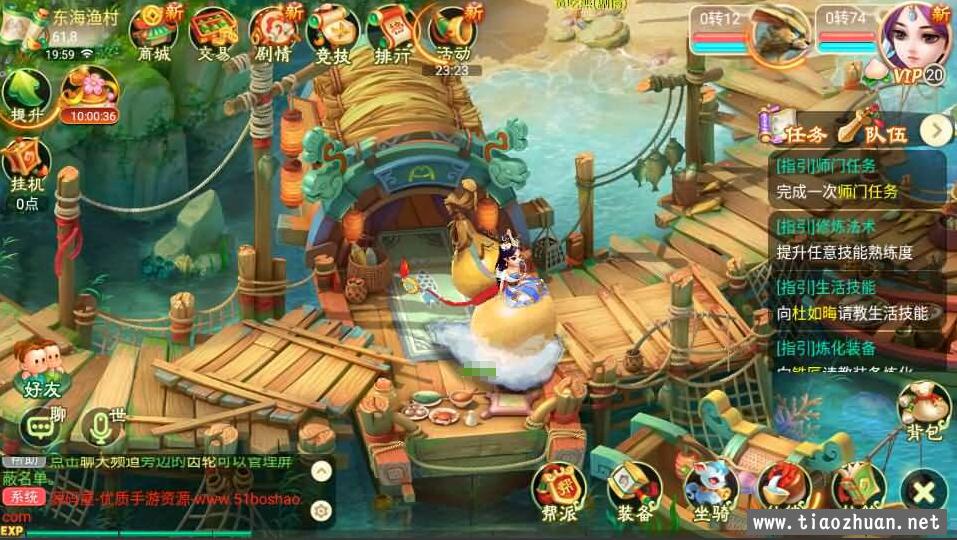The width and height of the screenshot is (957, 540).
Task: Open the 竞技 arena menu
Action: 333,32
